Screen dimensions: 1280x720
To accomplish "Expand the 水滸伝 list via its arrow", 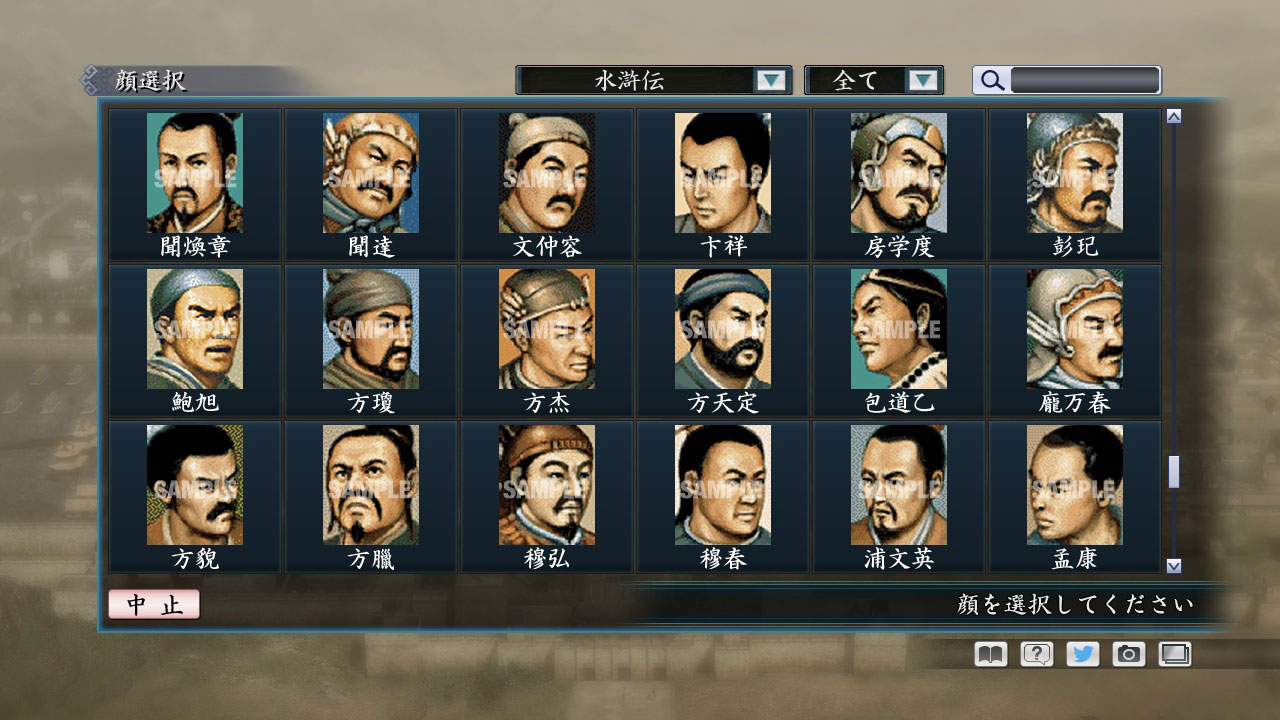I will pyautogui.click(x=770, y=79).
